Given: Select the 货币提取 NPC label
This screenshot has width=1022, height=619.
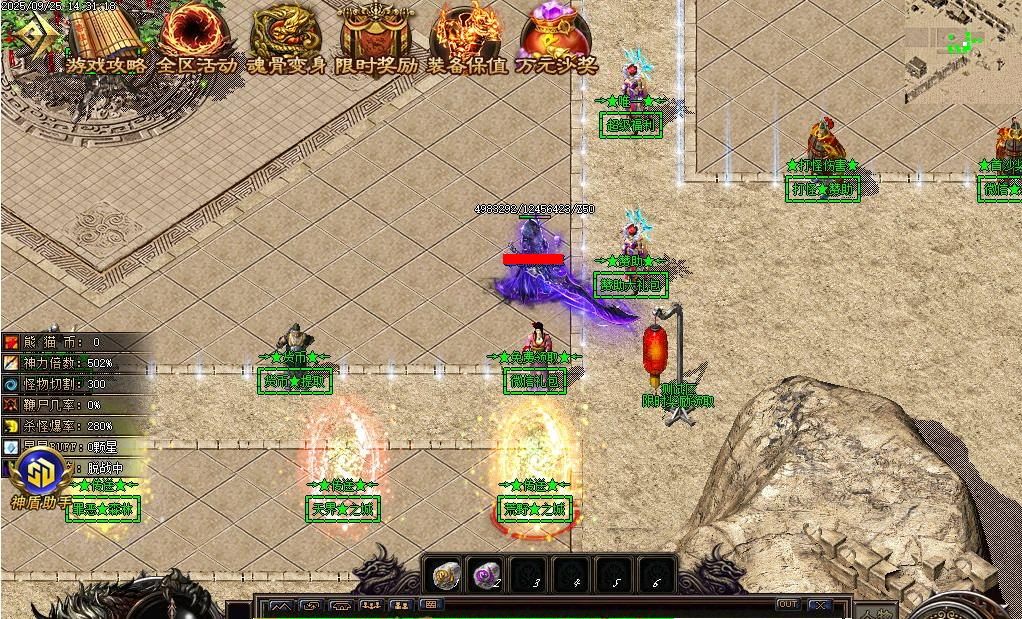Looking at the screenshot, I should (294, 380).
